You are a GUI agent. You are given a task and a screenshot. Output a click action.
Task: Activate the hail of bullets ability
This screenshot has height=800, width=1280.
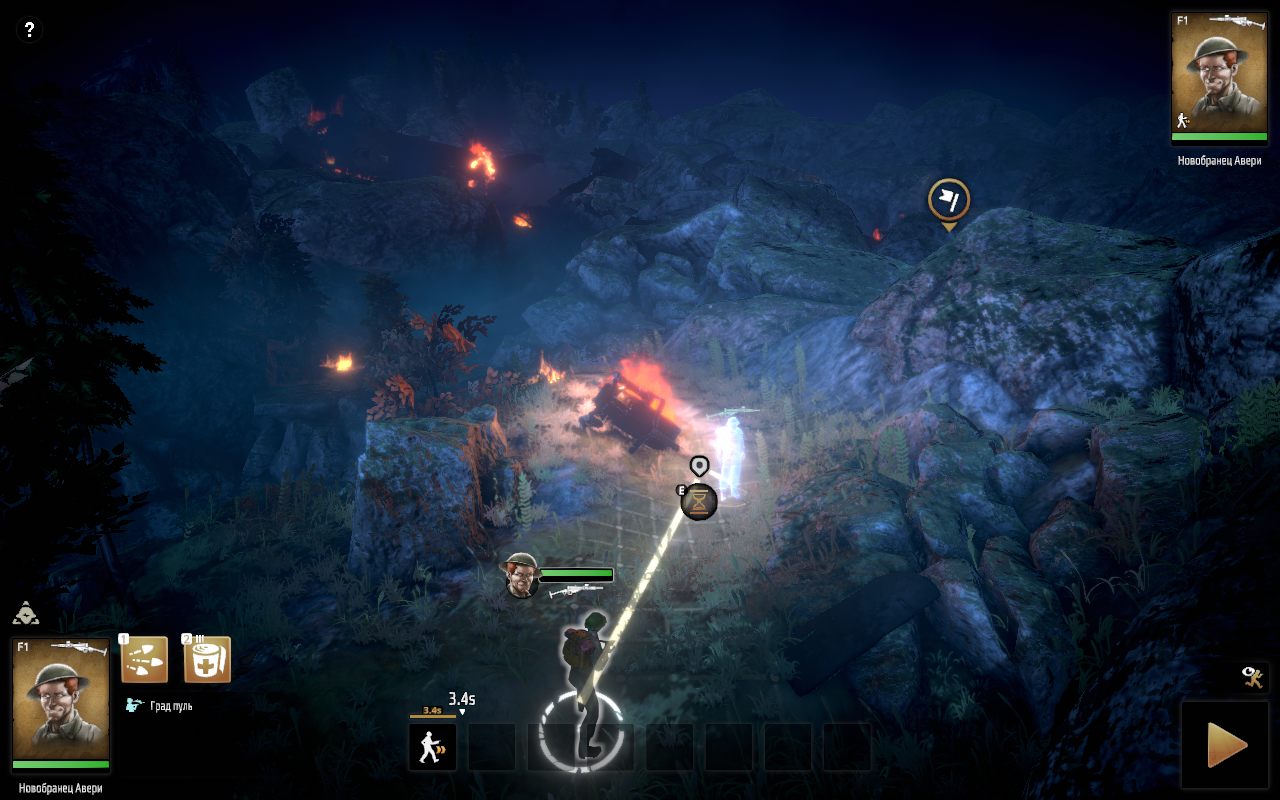click(x=144, y=660)
